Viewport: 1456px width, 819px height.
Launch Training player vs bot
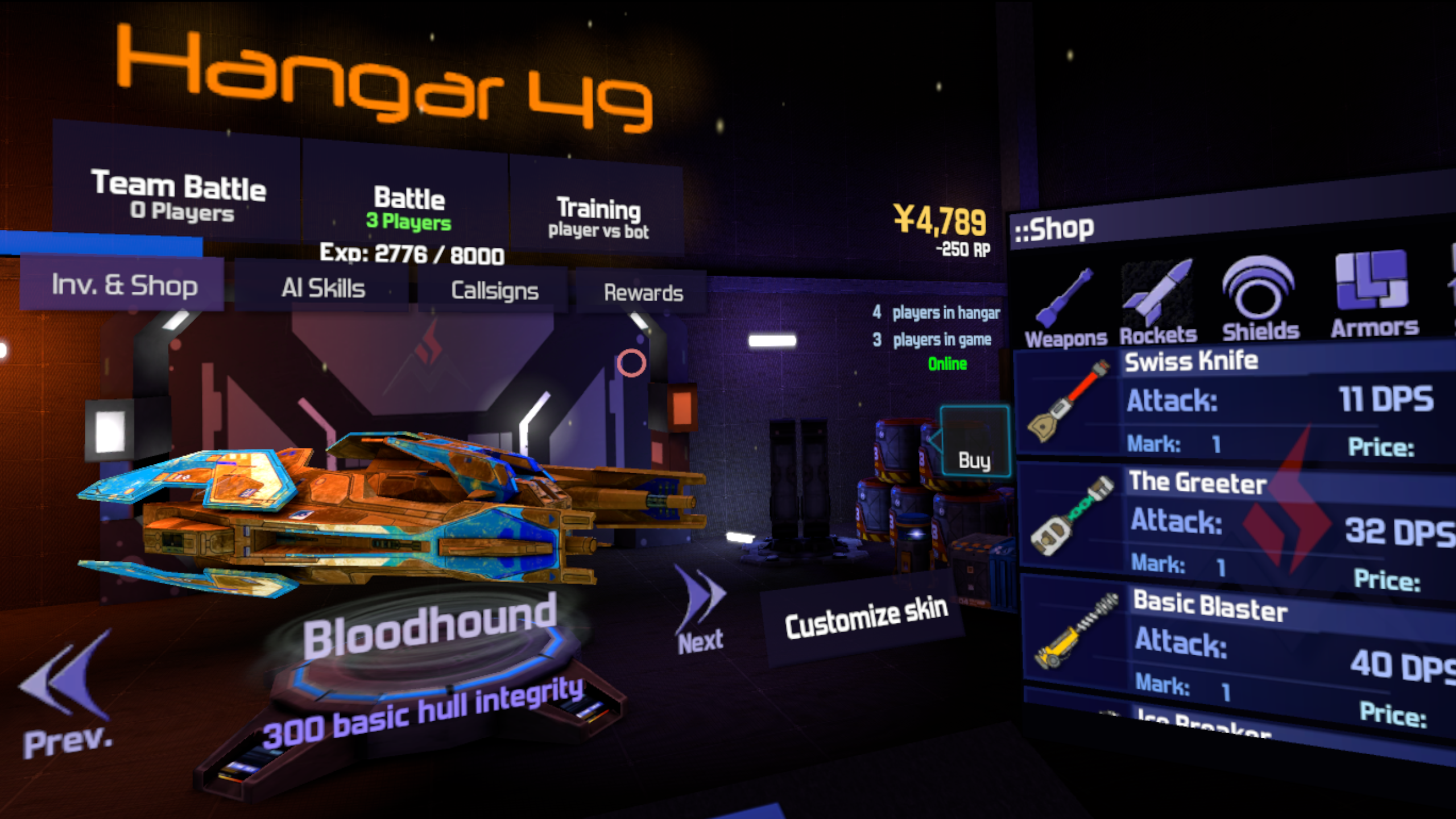598,217
